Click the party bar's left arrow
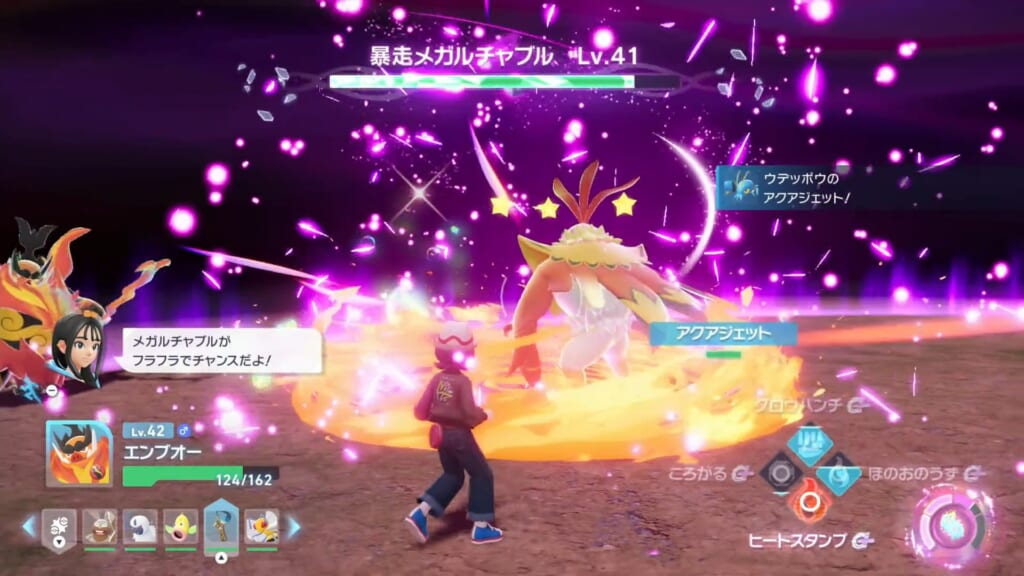The image size is (1024, 576). point(29,526)
